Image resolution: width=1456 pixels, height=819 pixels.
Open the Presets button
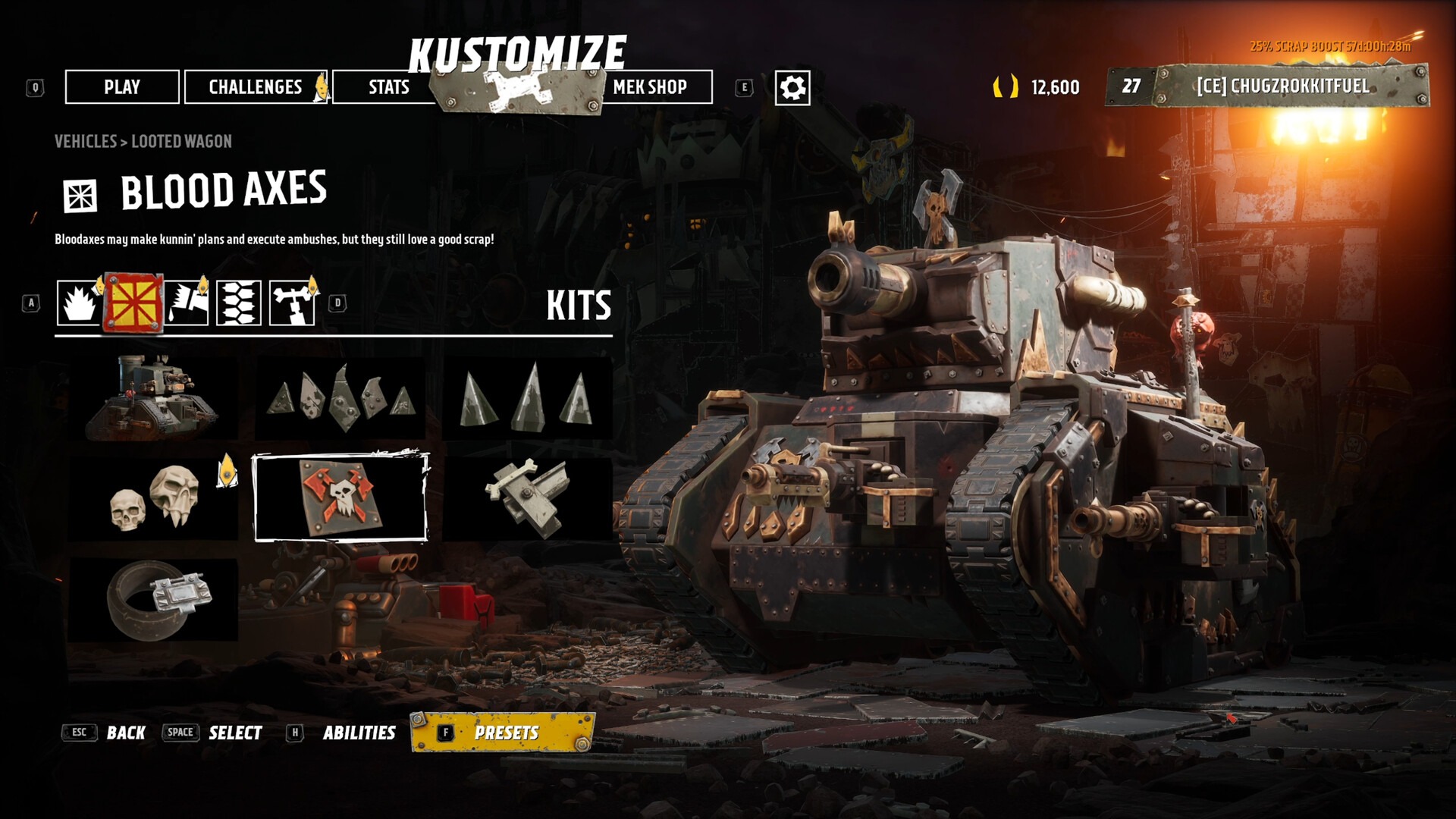click(504, 733)
